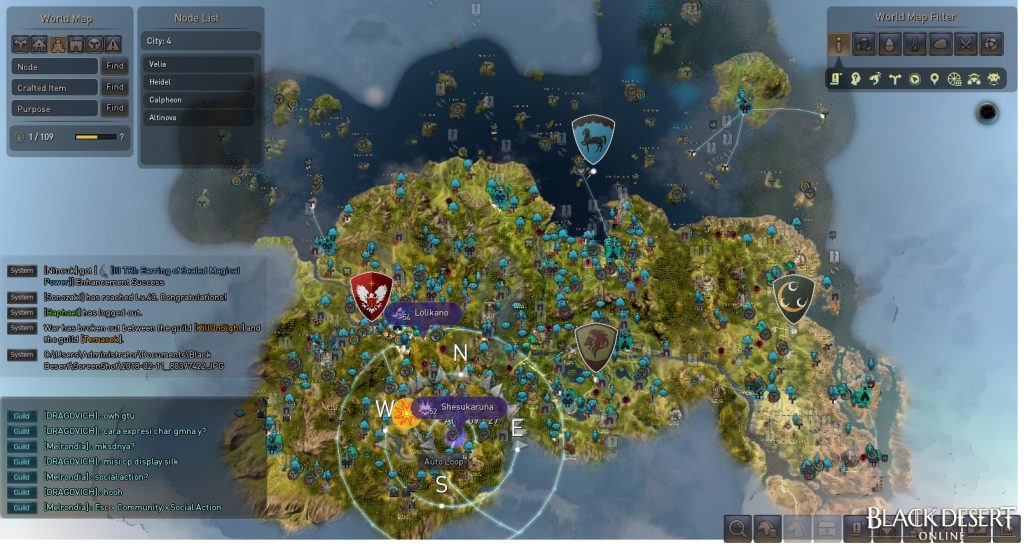Open the magnifying glass button at the bottom

737,527
